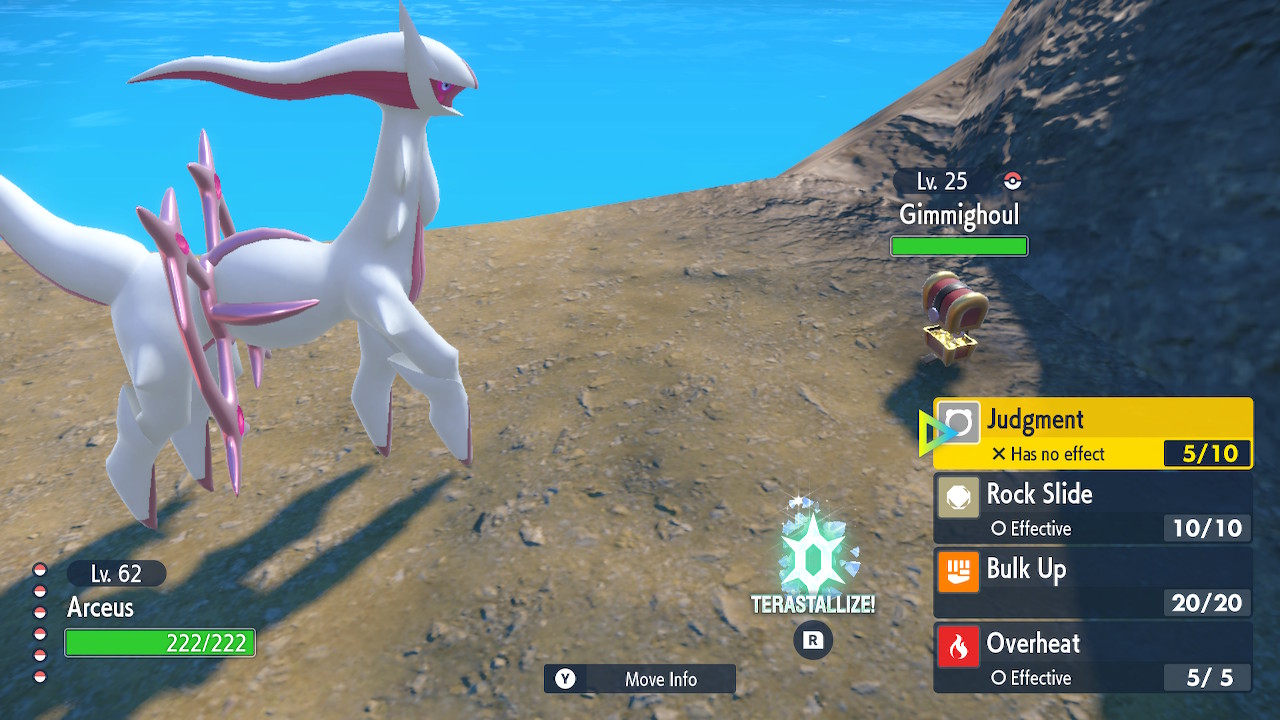Use the Overheat move
The height and width of the screenshot is (720, 1280).
tap(1092, 658)
